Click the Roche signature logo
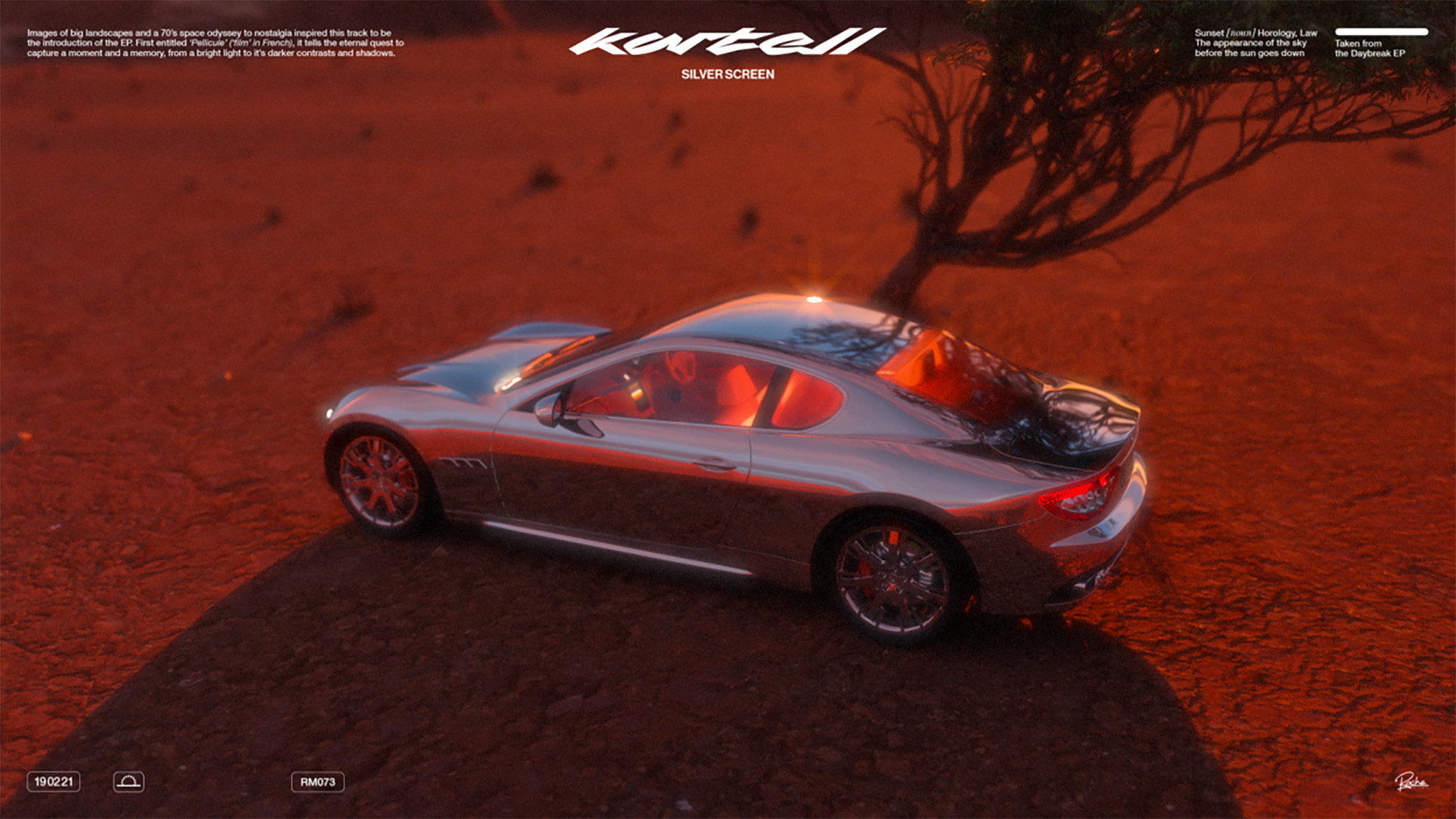Viewport: 1456px width, 819px height. (x=1410, y=782)
